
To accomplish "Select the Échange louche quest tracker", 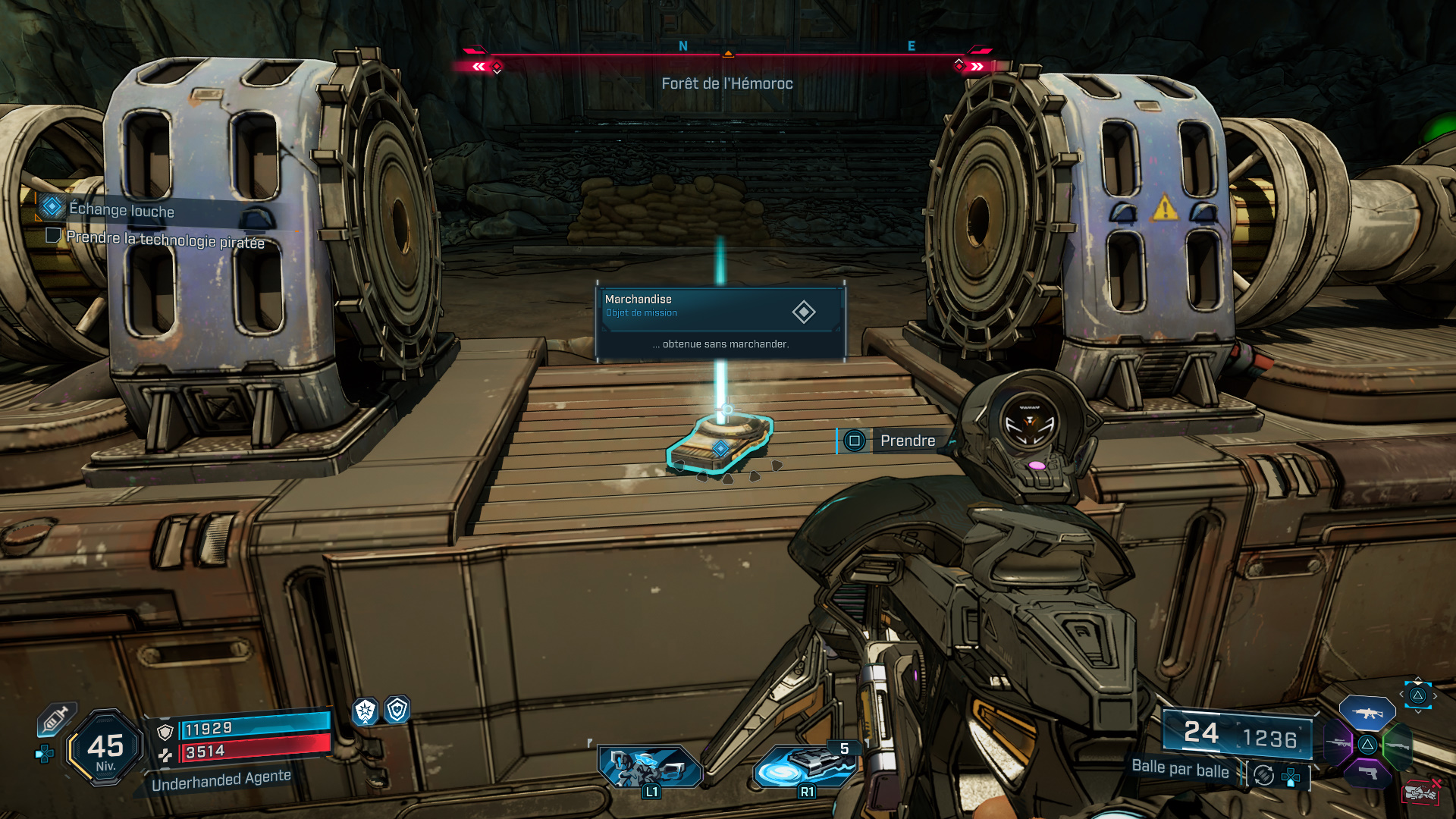I will 121,209.
